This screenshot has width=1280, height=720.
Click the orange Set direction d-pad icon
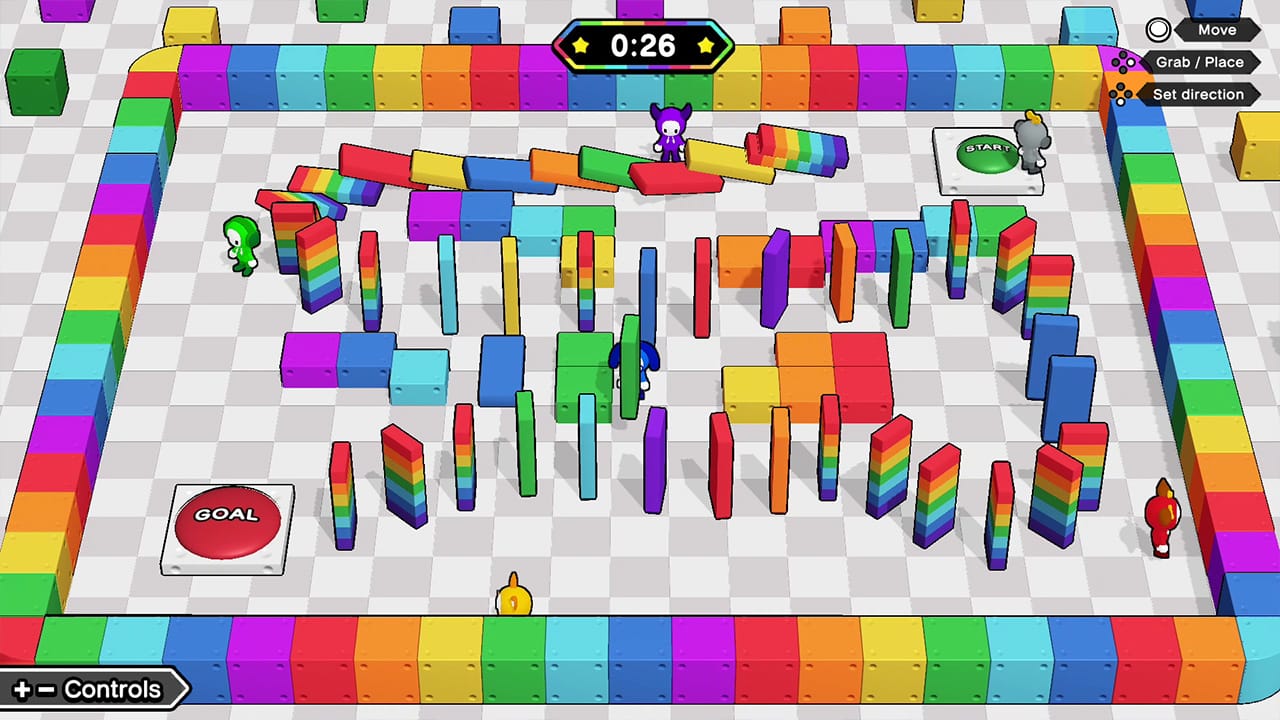1123,94
